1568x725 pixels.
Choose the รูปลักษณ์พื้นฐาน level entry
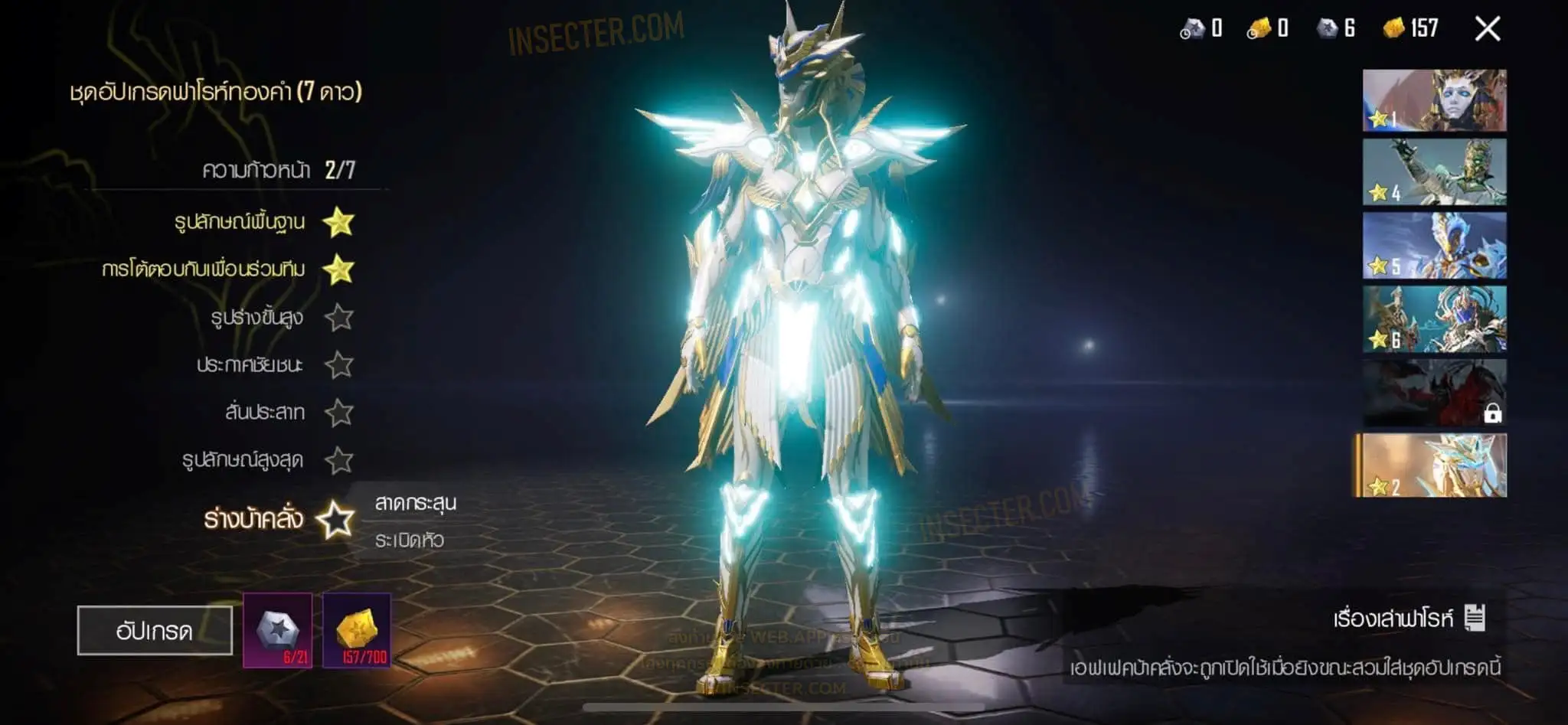click(x=240, y=223)
